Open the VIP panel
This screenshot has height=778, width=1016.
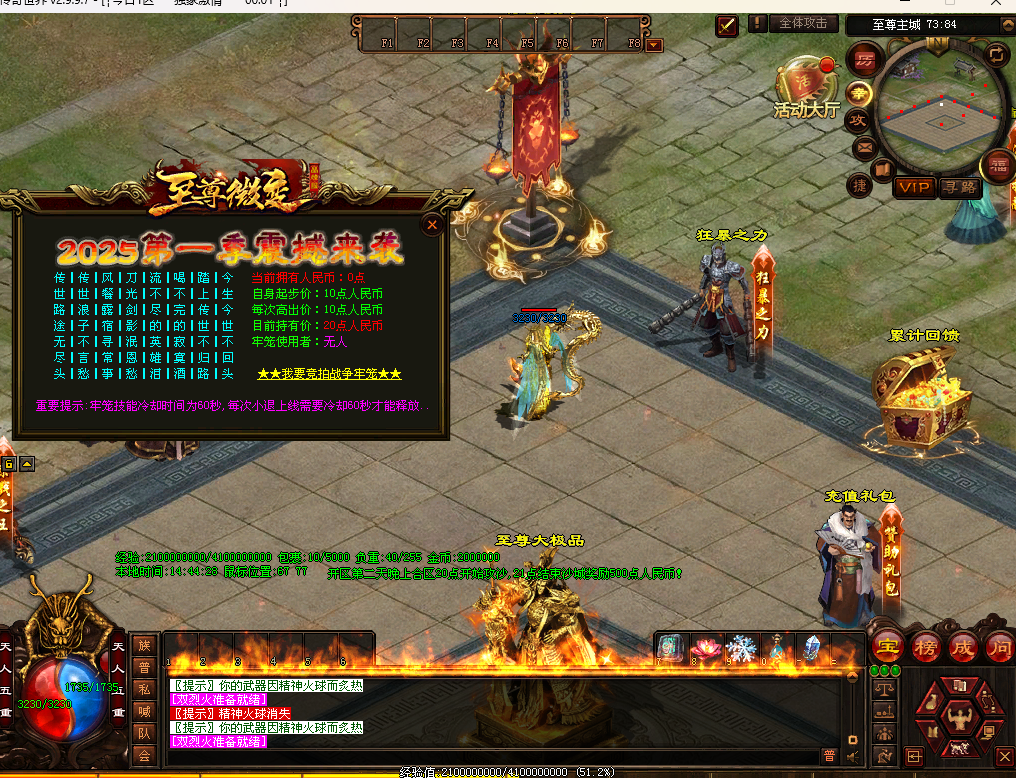coord(914,187)
